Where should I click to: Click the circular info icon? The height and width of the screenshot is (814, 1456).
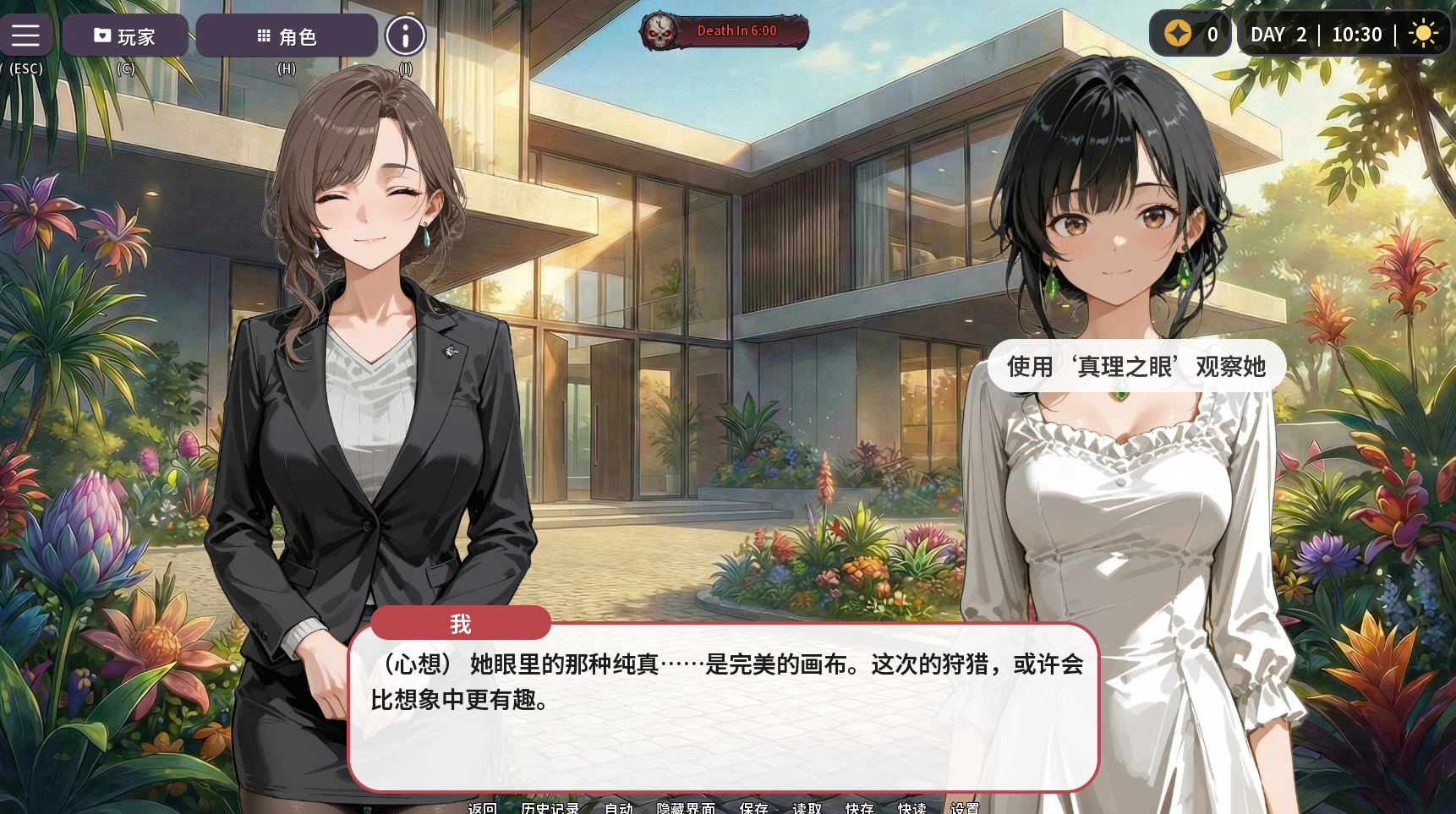[406, 36]
